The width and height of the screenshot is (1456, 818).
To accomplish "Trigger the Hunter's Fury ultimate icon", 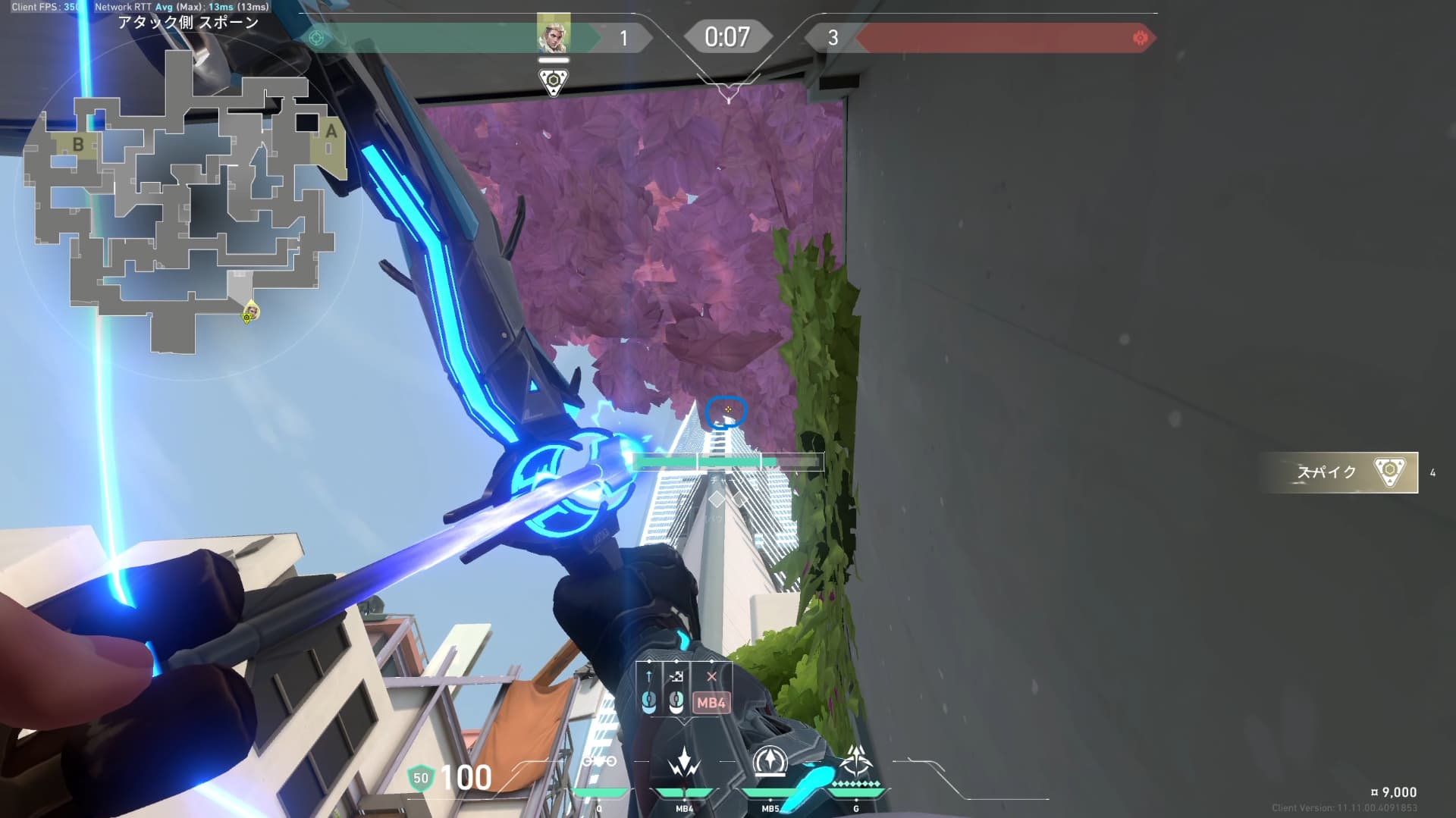I will click(x=856, y=760).
